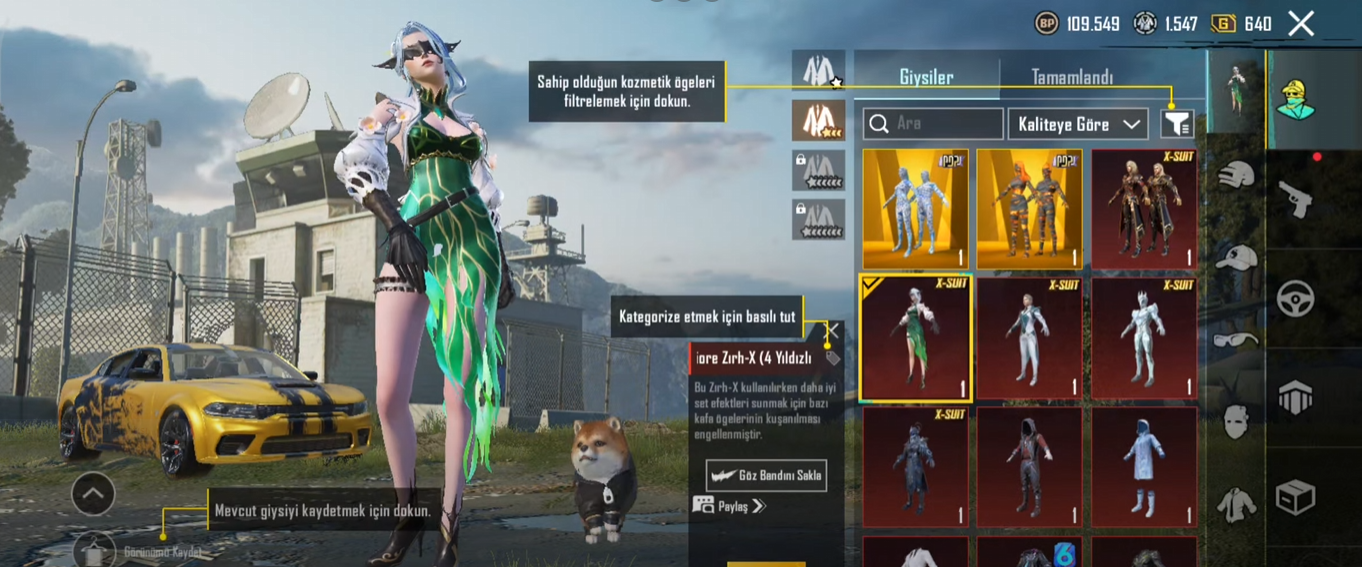
Task: Hide the eye band with Göz Bandını Sakla
Action: point(766,475)
